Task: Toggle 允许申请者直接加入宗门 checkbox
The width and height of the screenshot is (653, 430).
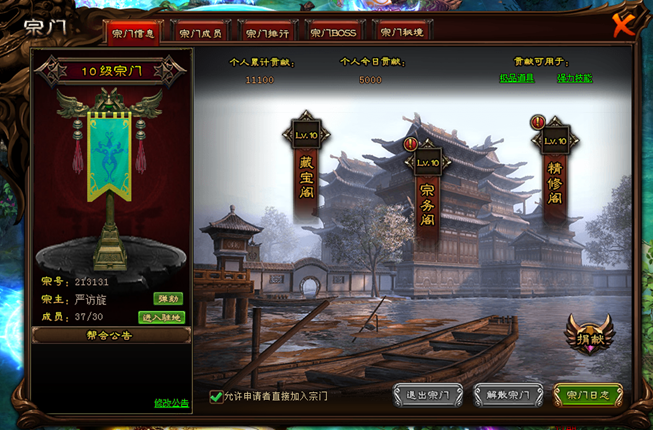Action: tap(216, 396)
